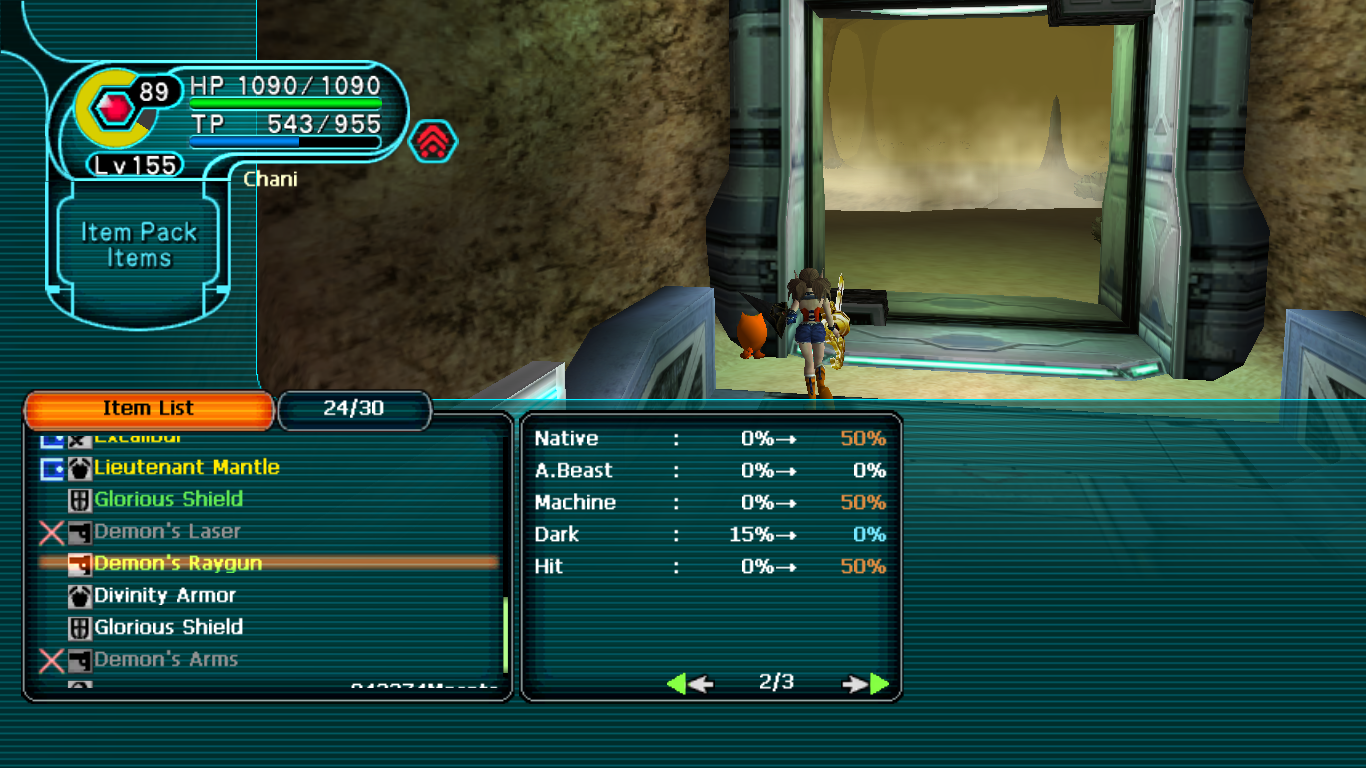Open the Item Pack Items panel
1366x768 pixels.
(139, 245)
